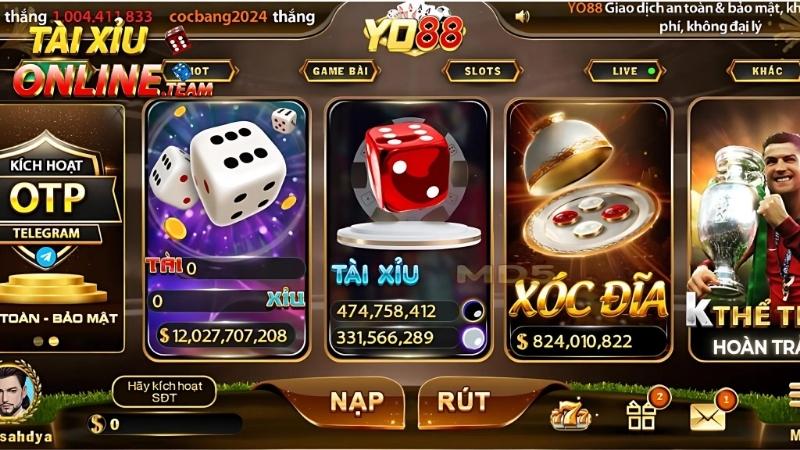This screenshot has width=800, height=450.
Task: Open the gift box icon
Action: [640, 413]
